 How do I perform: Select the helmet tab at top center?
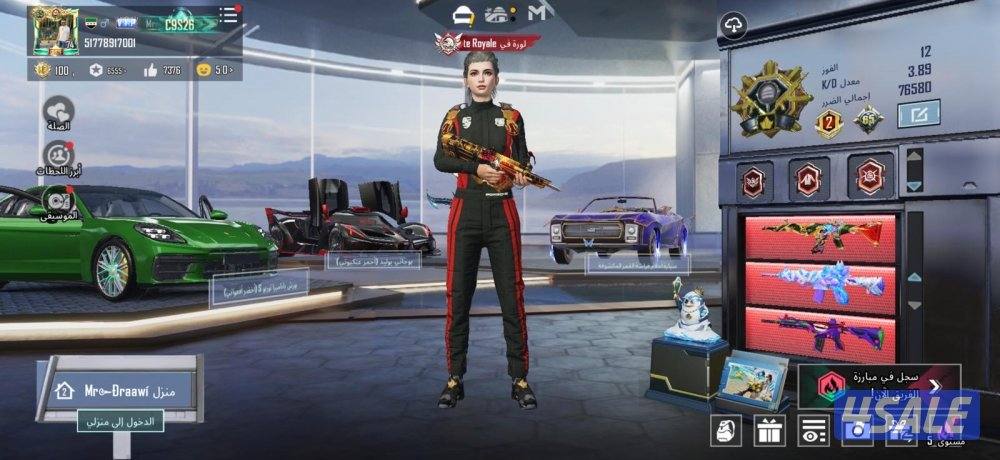pyautogui.click(x=463, y=14)
